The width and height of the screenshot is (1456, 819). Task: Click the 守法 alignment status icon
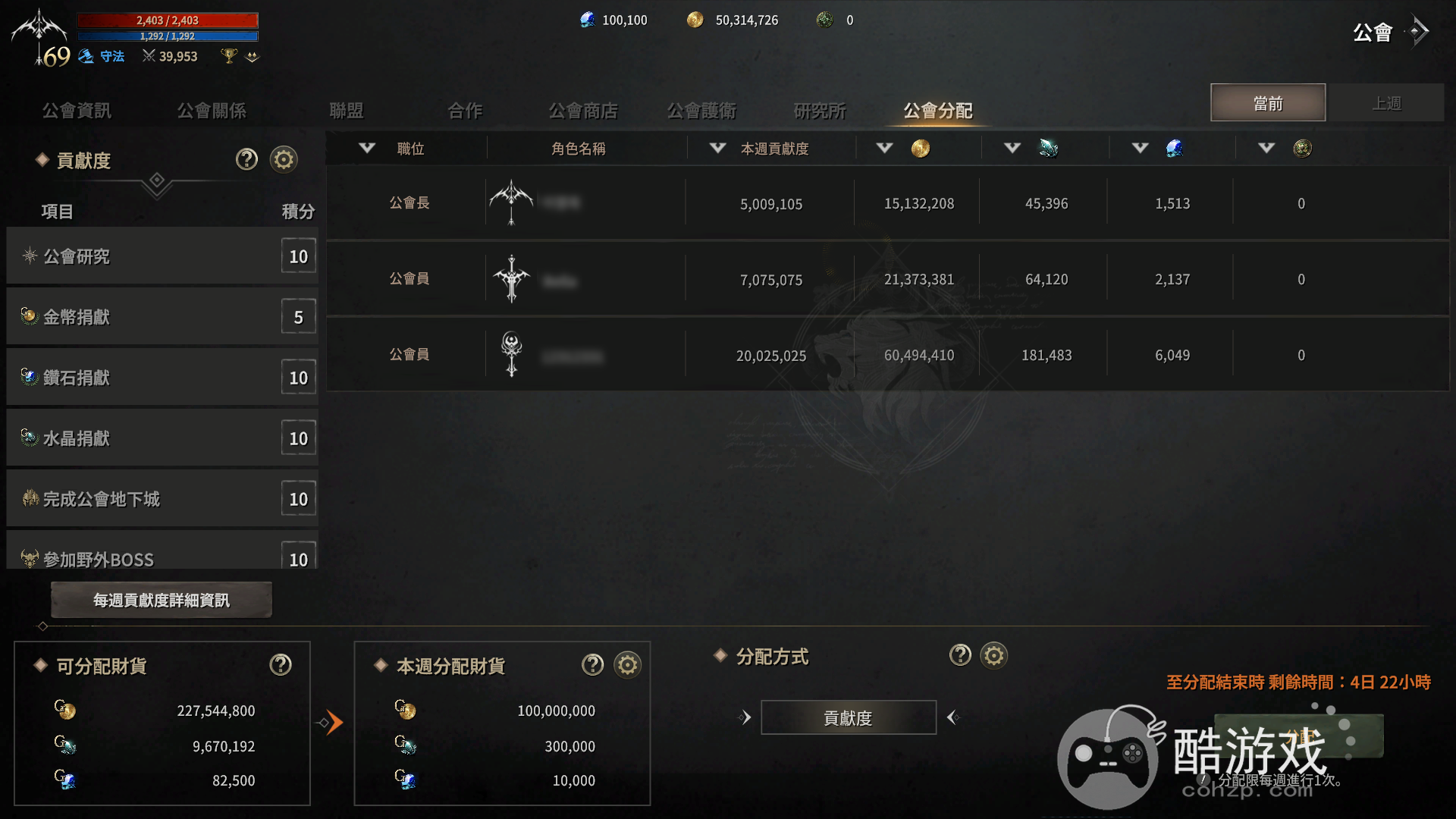[87, 55]
